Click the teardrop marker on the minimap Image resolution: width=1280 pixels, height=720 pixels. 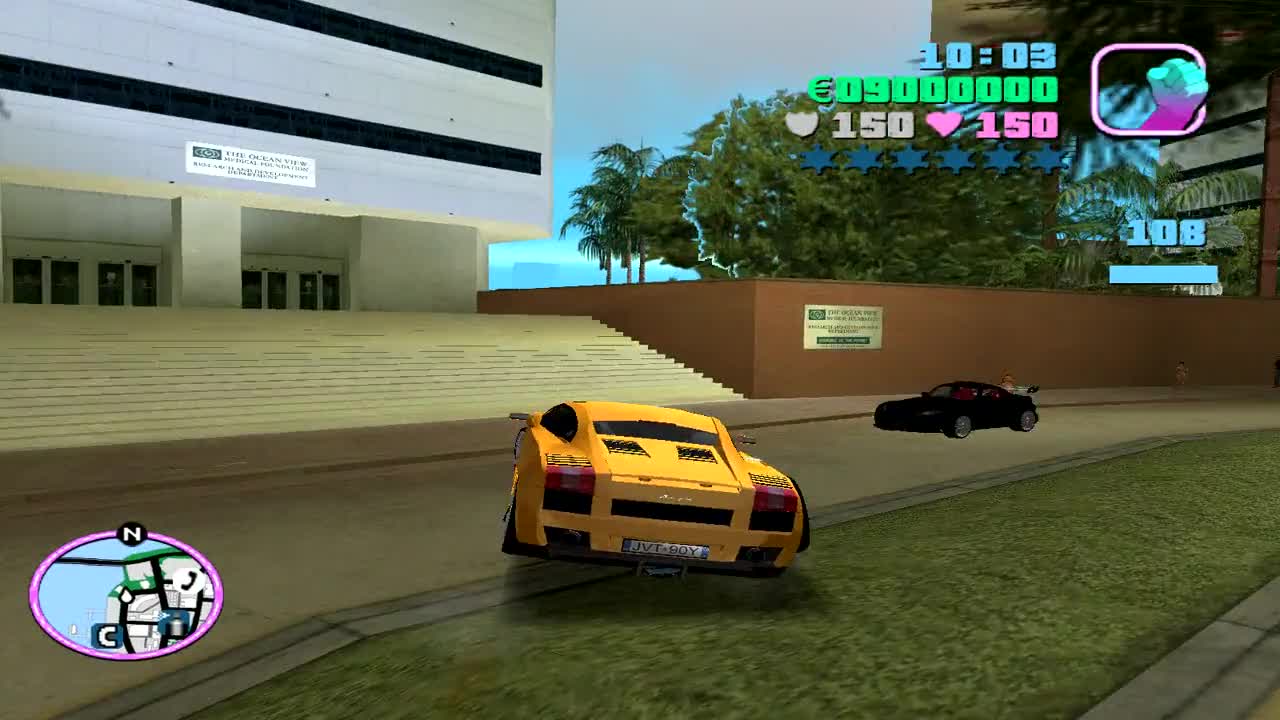(126, 596)
